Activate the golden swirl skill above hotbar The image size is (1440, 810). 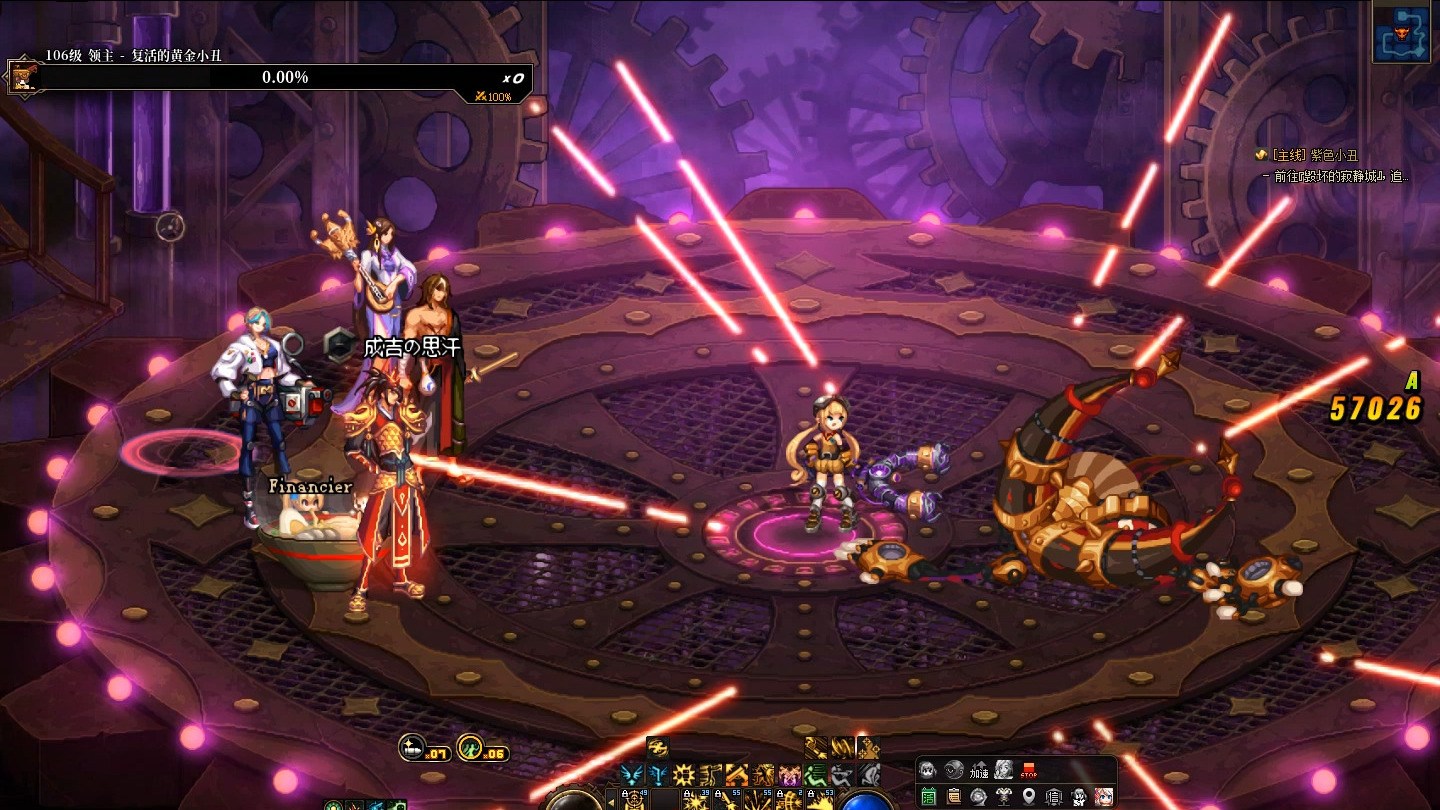click(657, 748)
